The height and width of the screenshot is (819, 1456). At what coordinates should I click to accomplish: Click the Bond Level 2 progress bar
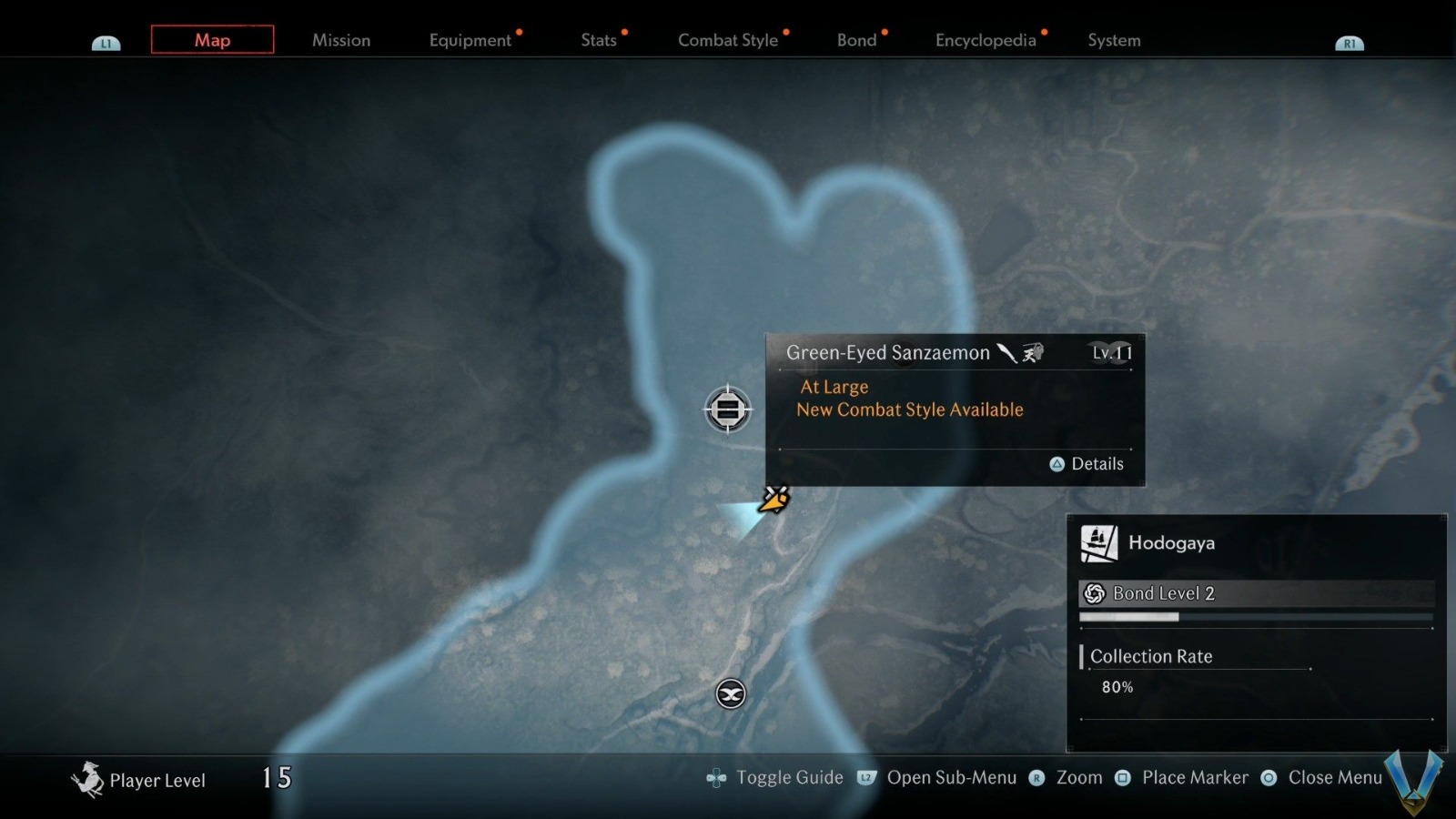pyautogui.click(x=1256, y=617)
